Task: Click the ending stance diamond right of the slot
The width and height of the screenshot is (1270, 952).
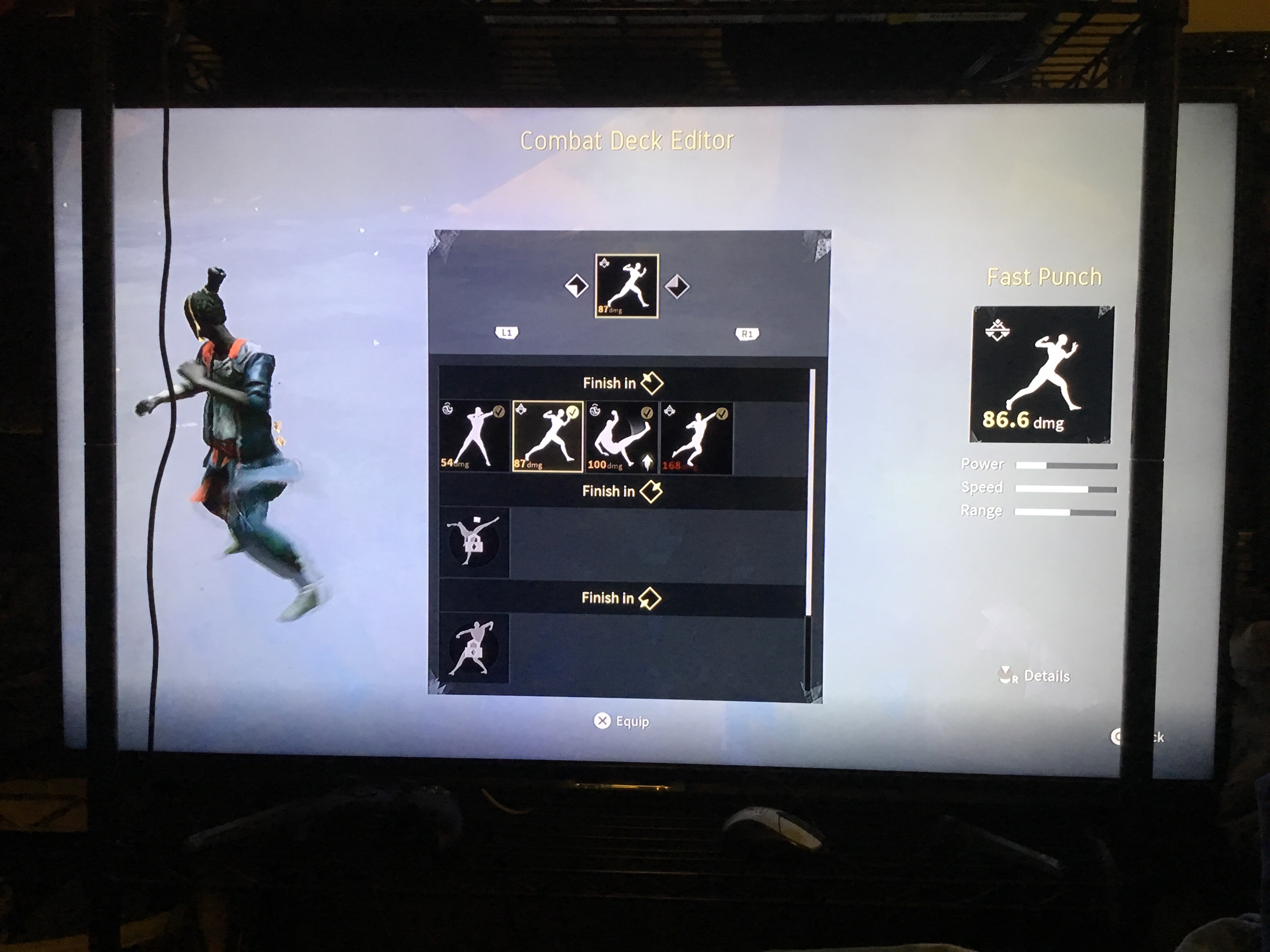Action: click(x=677, y=286)
